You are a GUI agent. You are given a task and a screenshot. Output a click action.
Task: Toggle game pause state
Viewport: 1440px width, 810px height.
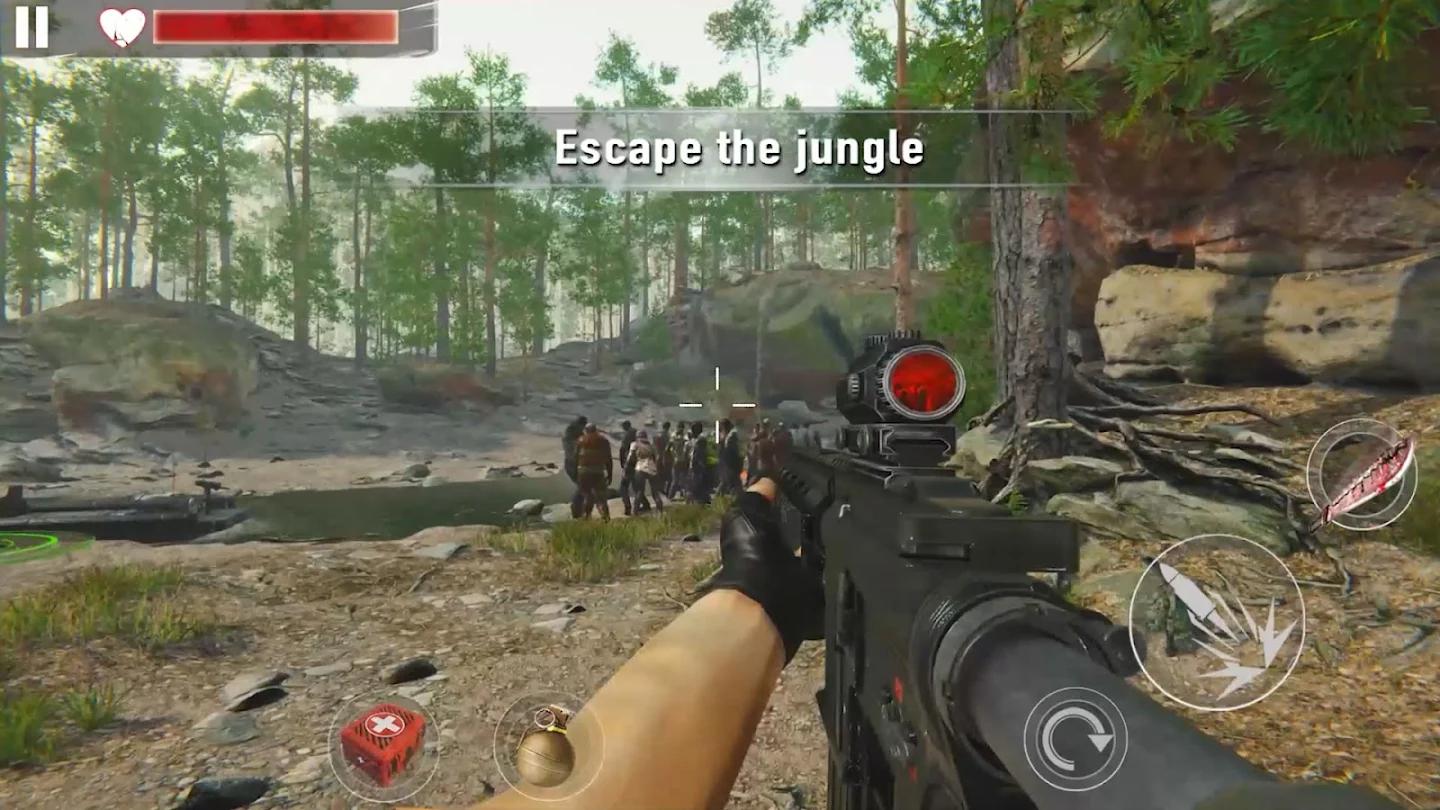click(x=32, y=27)
